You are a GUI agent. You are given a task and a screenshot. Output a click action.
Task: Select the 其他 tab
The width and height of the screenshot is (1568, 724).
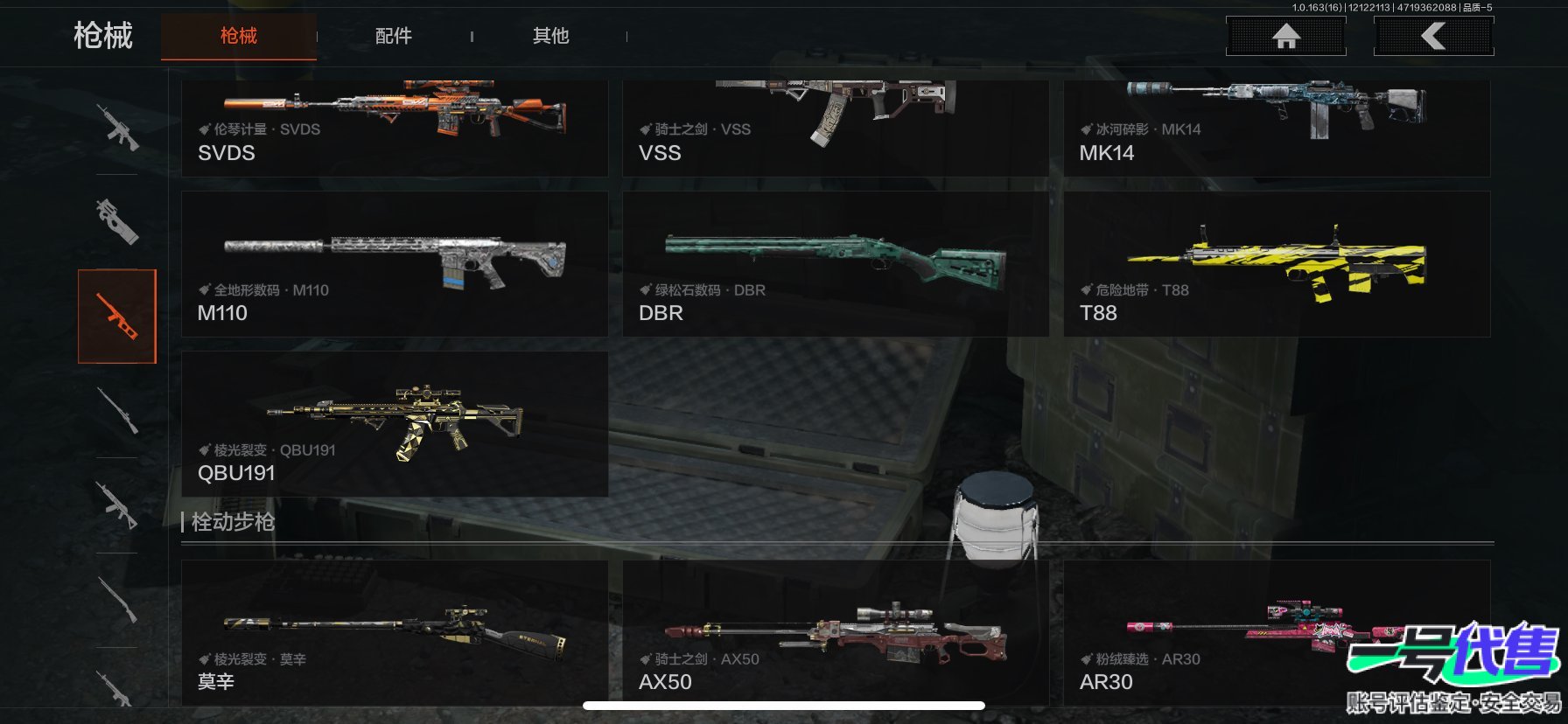(x=550, y=36)
